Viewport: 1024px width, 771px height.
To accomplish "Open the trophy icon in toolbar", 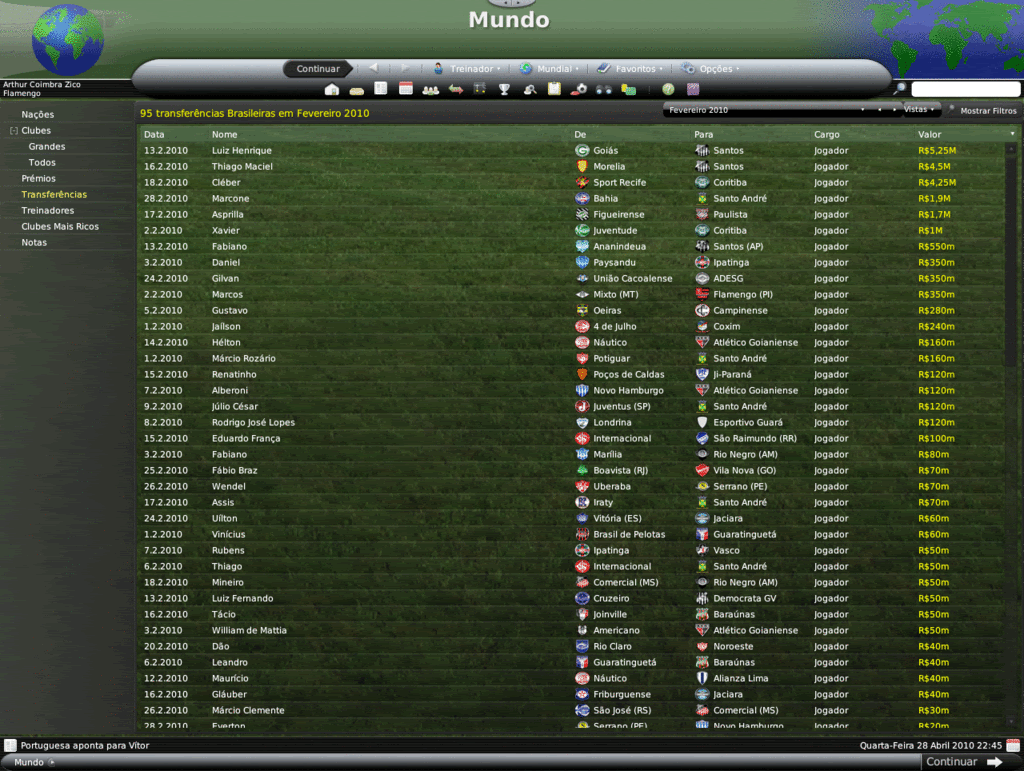I will coord(504,89).
